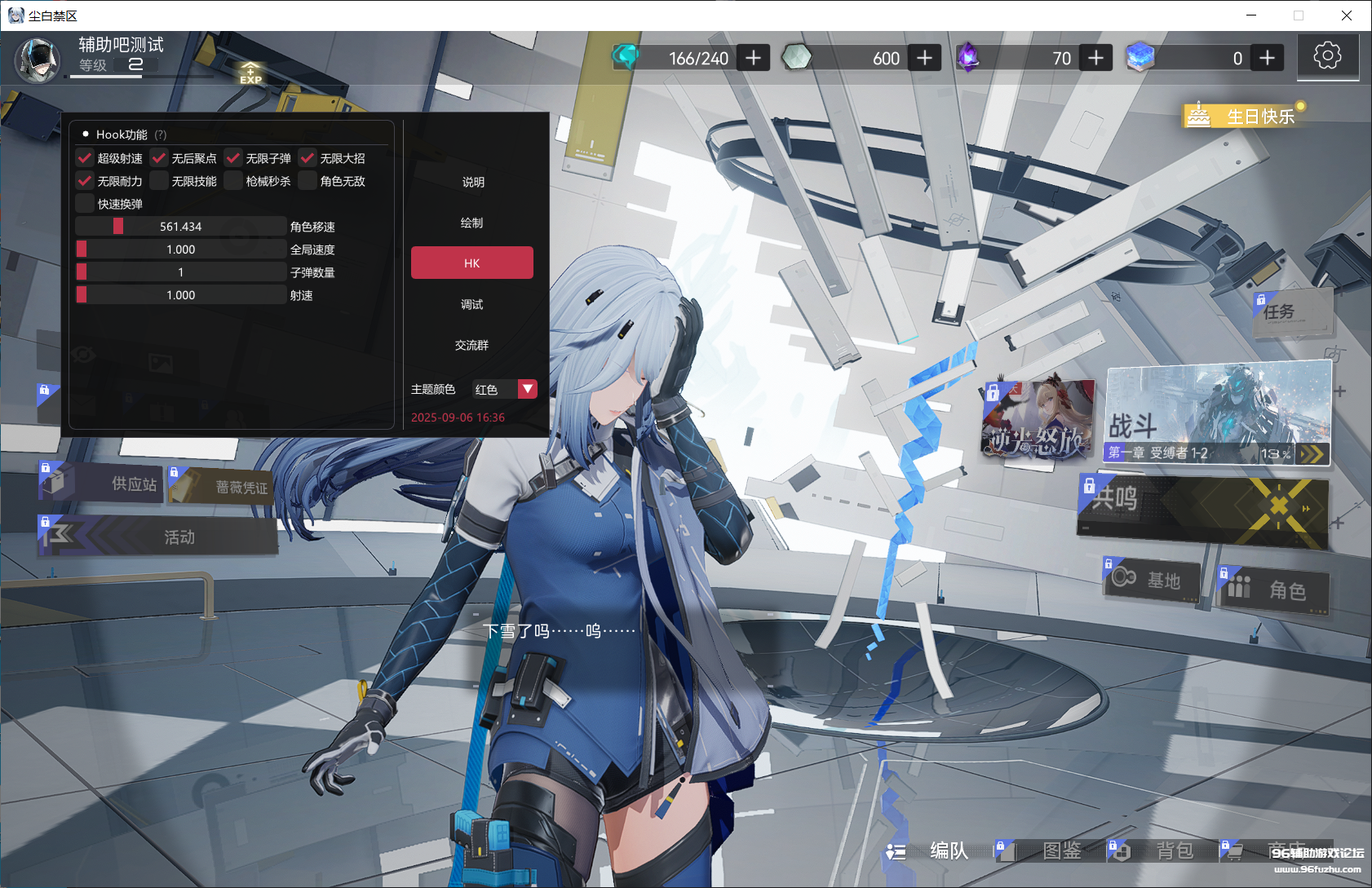Close the game window
Screen dimensions: 1372x888
coord(1347,15)
